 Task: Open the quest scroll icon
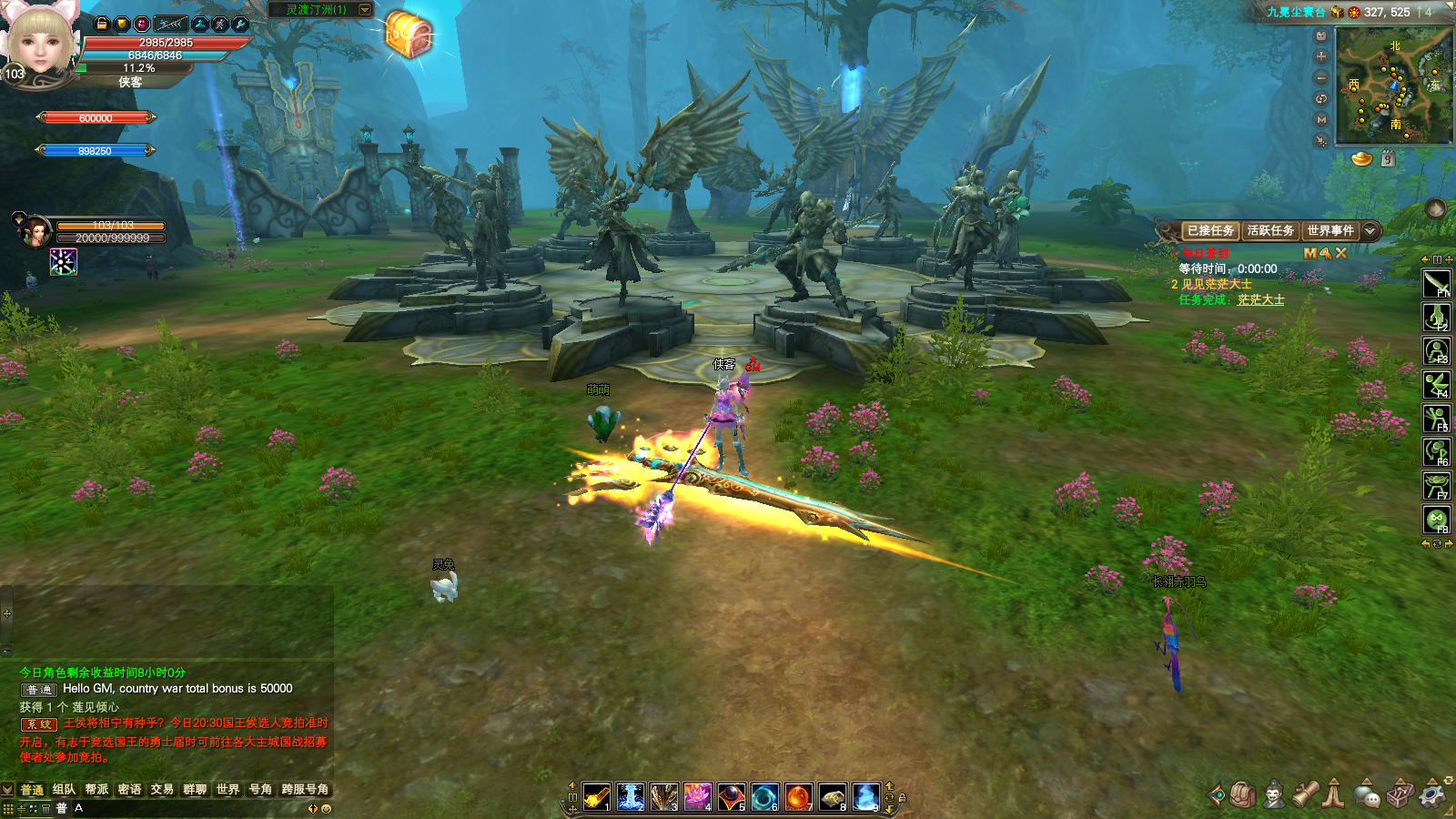1306,794
